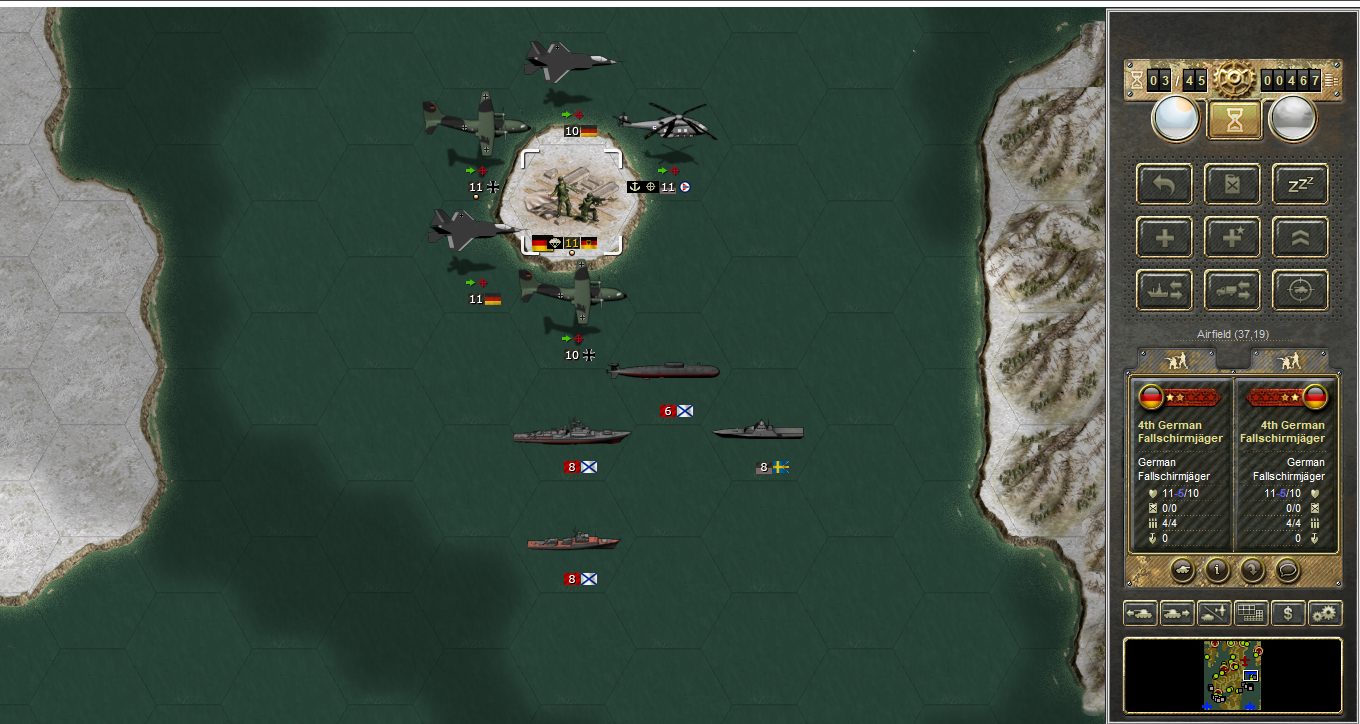Image resolution: width=1360 pixels, height=724 pixels.
Task: Toggle the ship embark transport button
Action: pos(1164,290)
